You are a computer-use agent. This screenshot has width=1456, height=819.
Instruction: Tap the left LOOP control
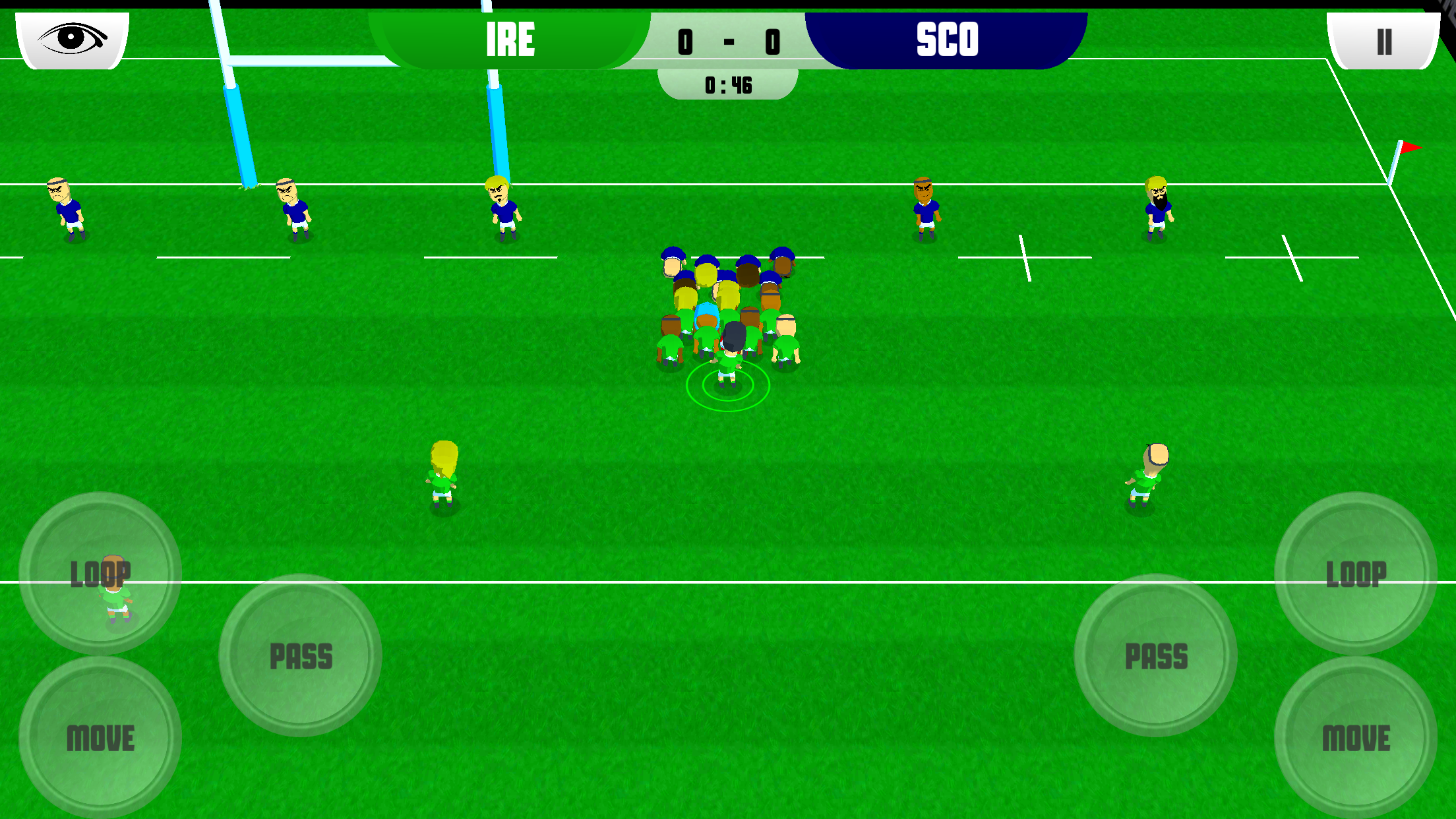click(102, 572)
